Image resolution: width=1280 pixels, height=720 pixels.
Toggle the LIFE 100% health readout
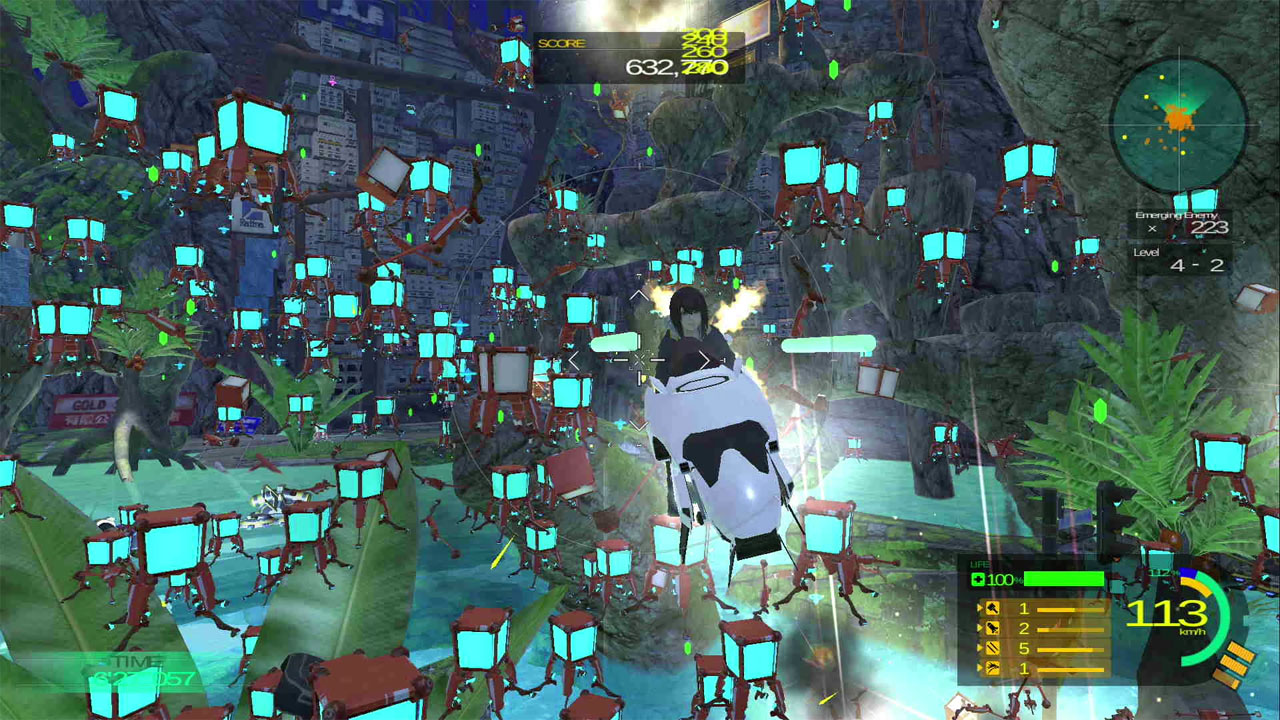pyautogui.click(x=1000, y=578)
